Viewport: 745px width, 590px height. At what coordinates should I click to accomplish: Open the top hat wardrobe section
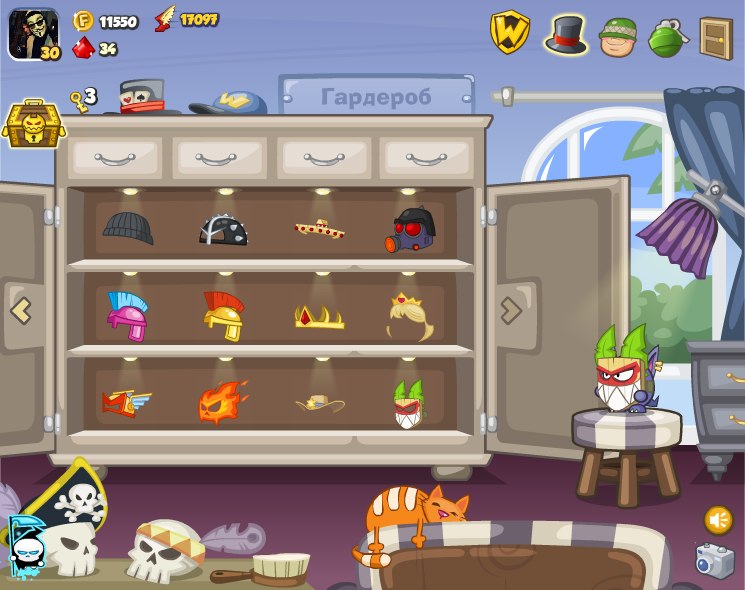coord(565,34)
